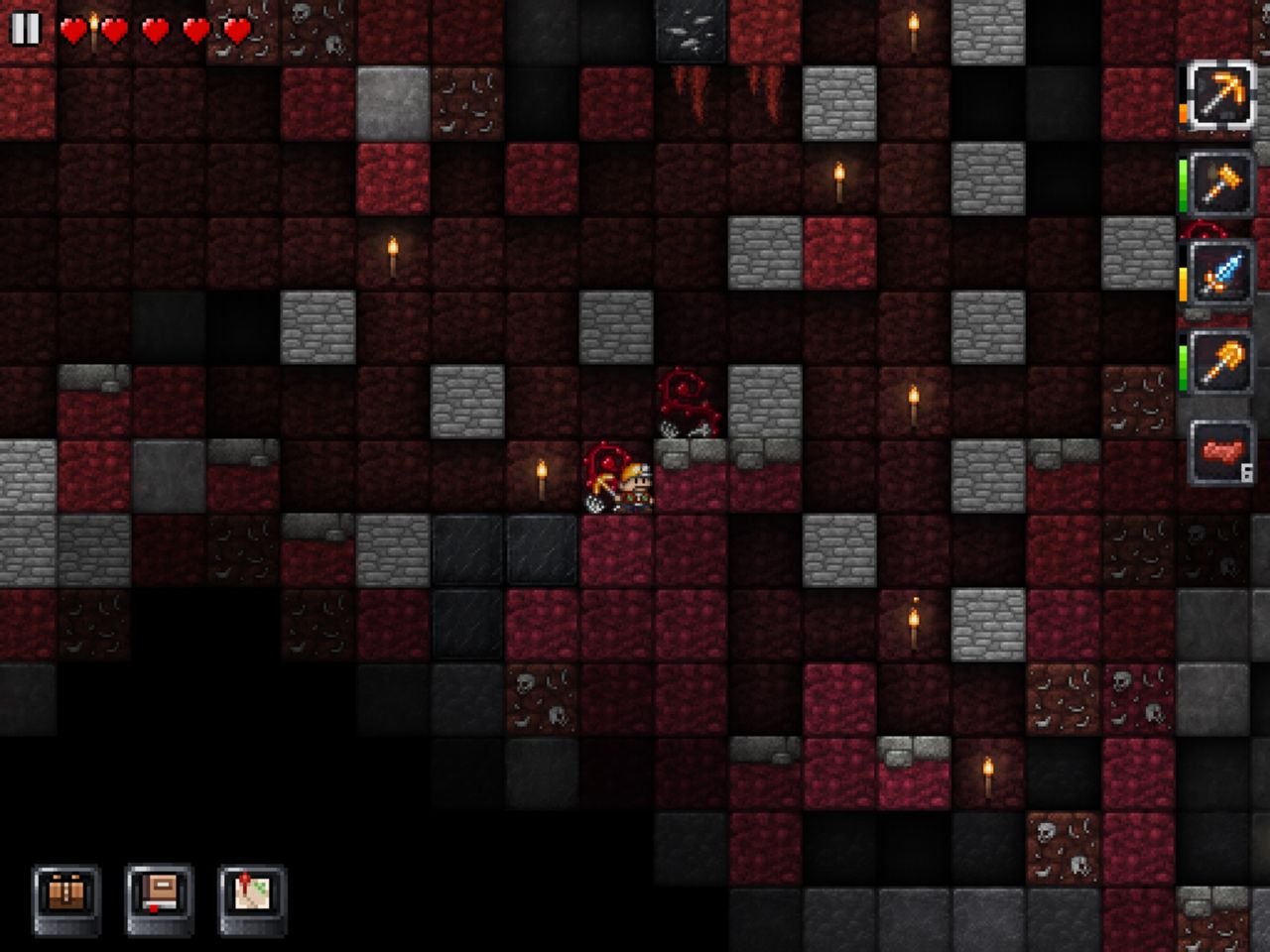
Task: Select the golden pickaxe slot
Action: (1219, 97)
